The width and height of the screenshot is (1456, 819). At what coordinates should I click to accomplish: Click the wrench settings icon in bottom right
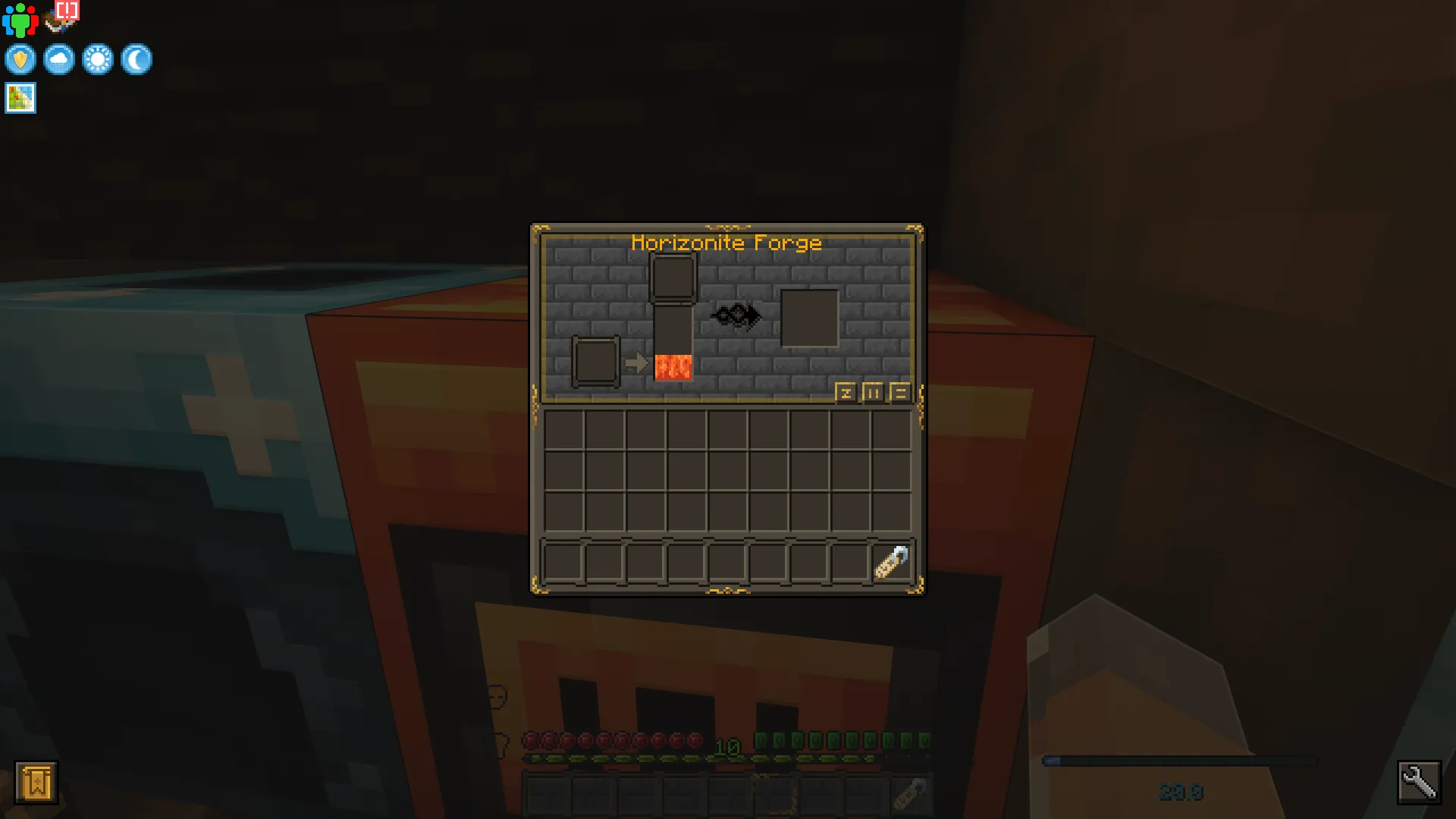pos(1420,782)
